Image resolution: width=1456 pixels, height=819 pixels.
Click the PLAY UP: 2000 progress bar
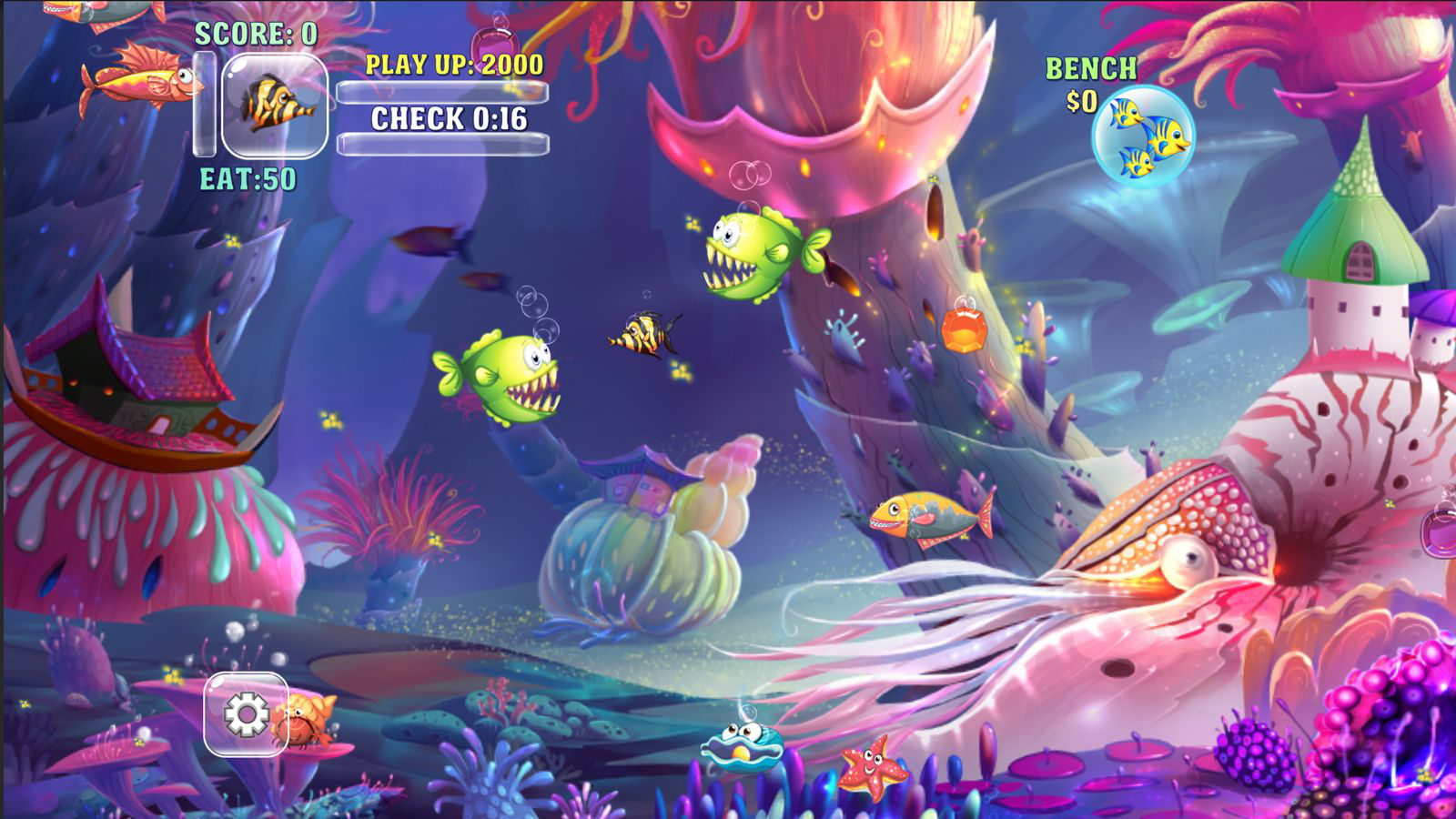[444, 92]
